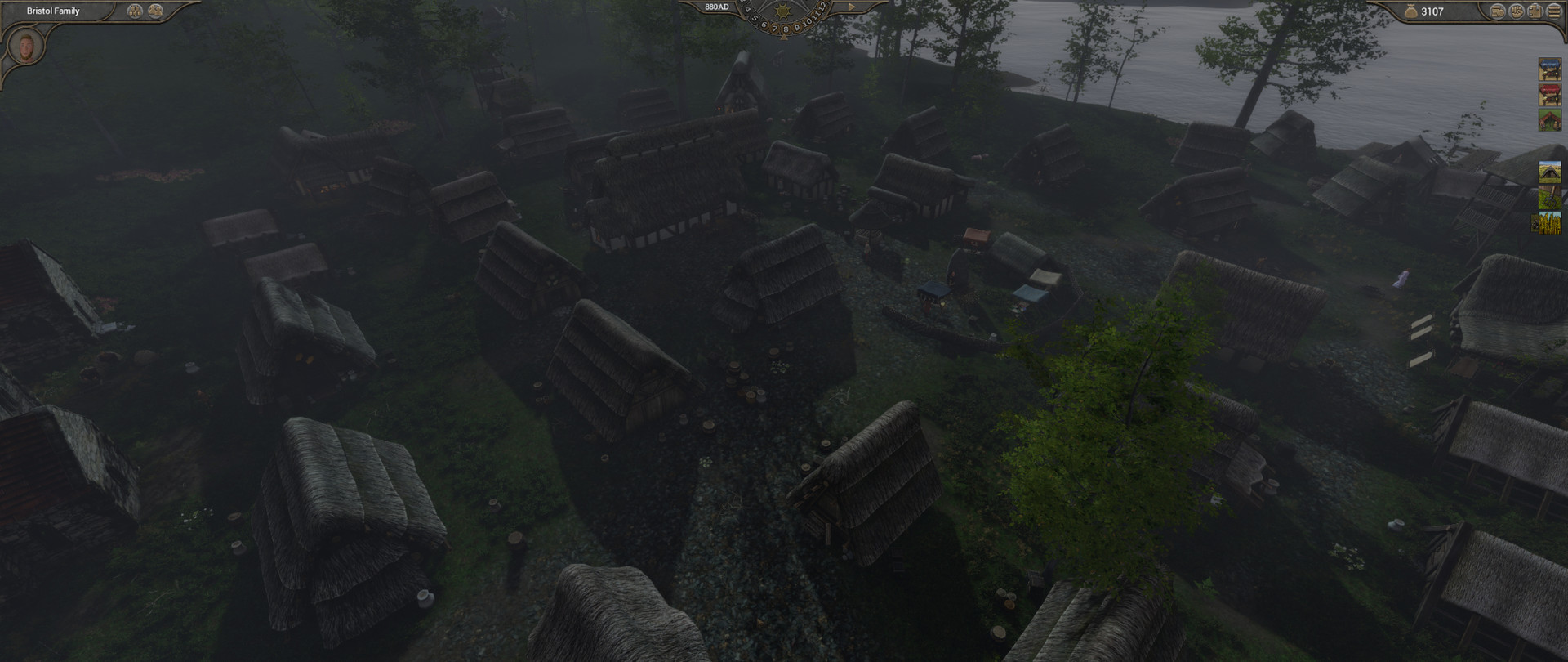Open the hamburger main menu
The height and width of the screenshot is (662, 1568).
click(1553, 11)
